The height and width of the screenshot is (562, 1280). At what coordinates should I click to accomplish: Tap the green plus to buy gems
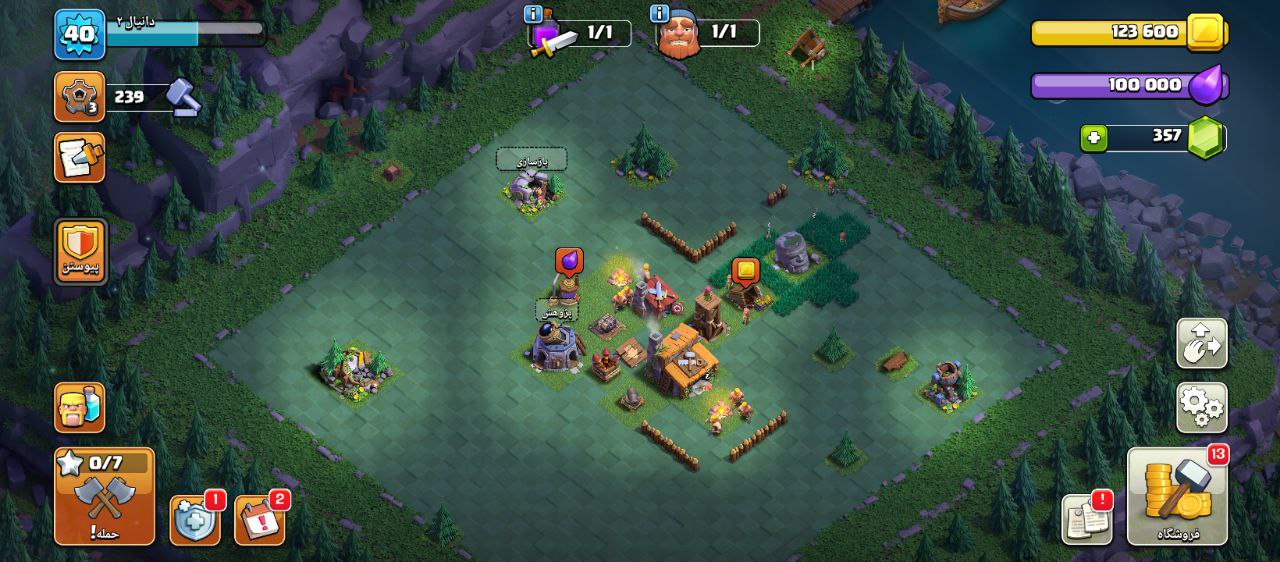[1094, 138]
